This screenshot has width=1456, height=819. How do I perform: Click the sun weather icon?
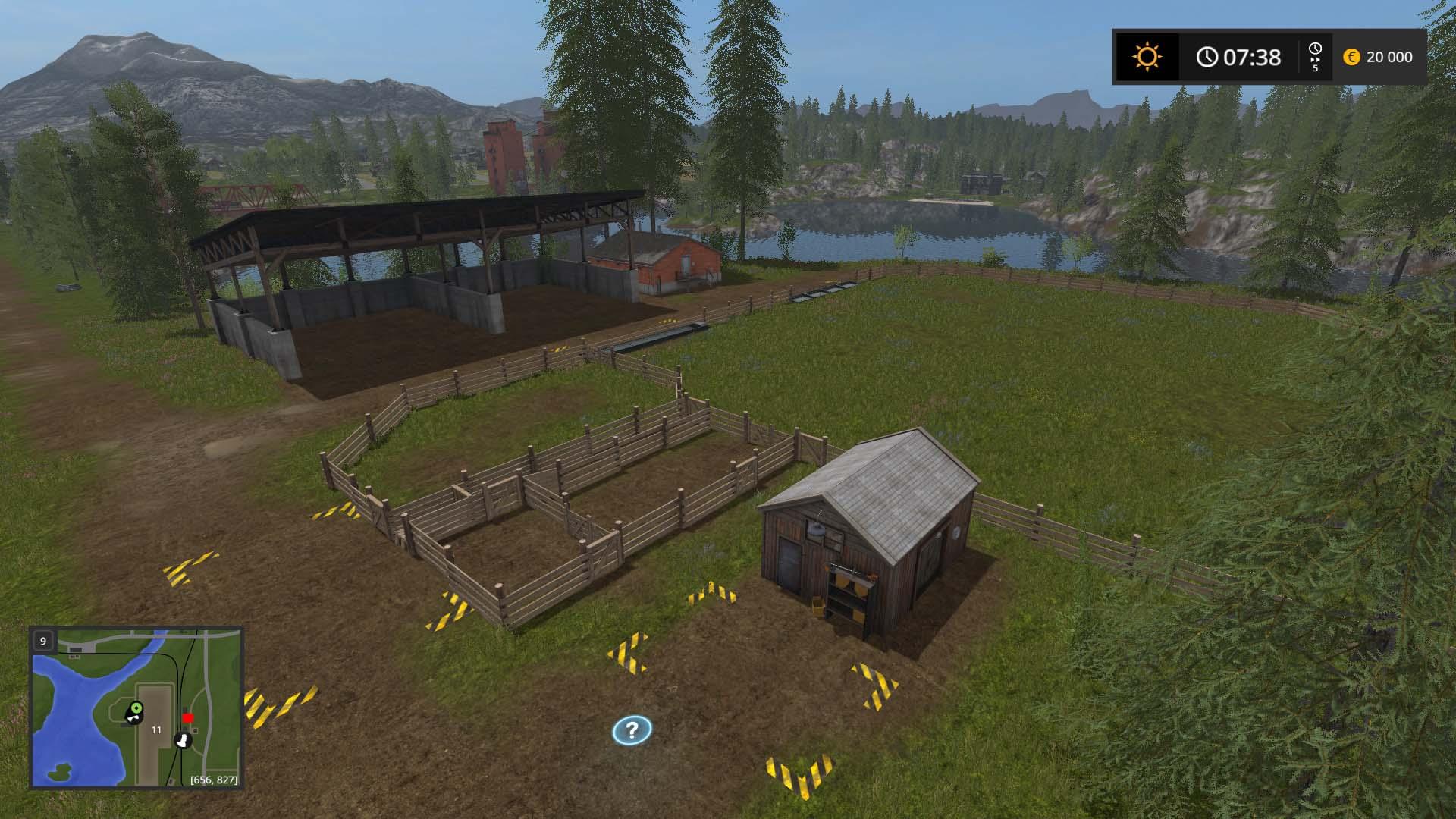pyautogui.click(x=1147, y=57)
